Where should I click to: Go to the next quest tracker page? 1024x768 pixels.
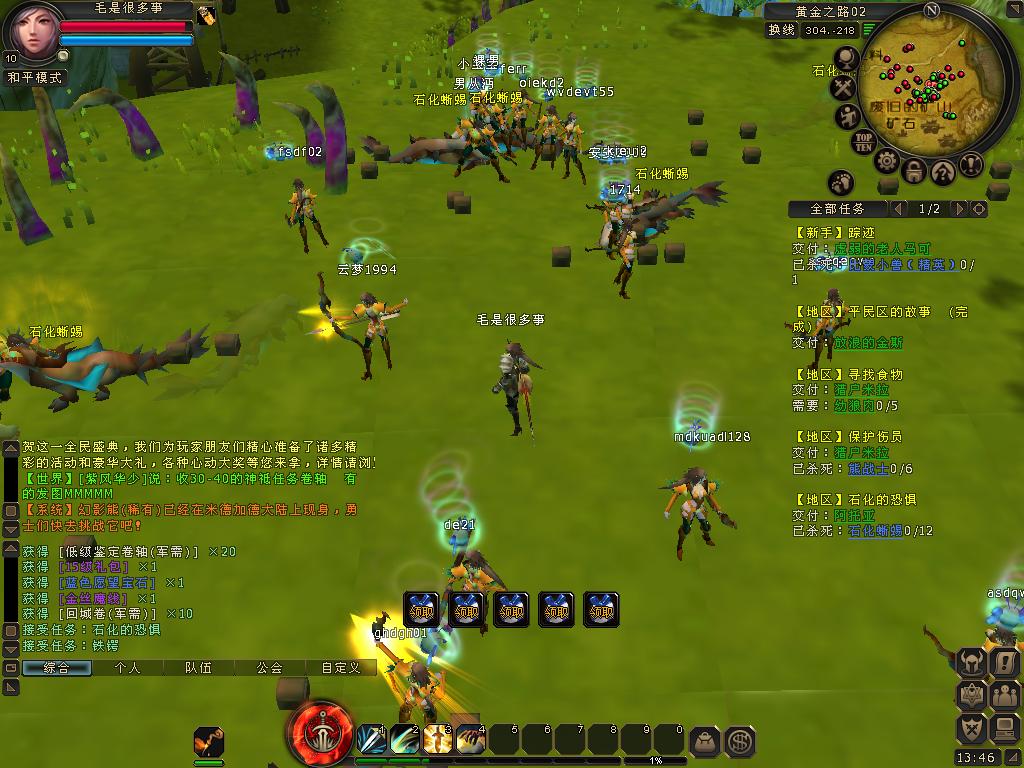pyautogui.click(x=959, y=209)
